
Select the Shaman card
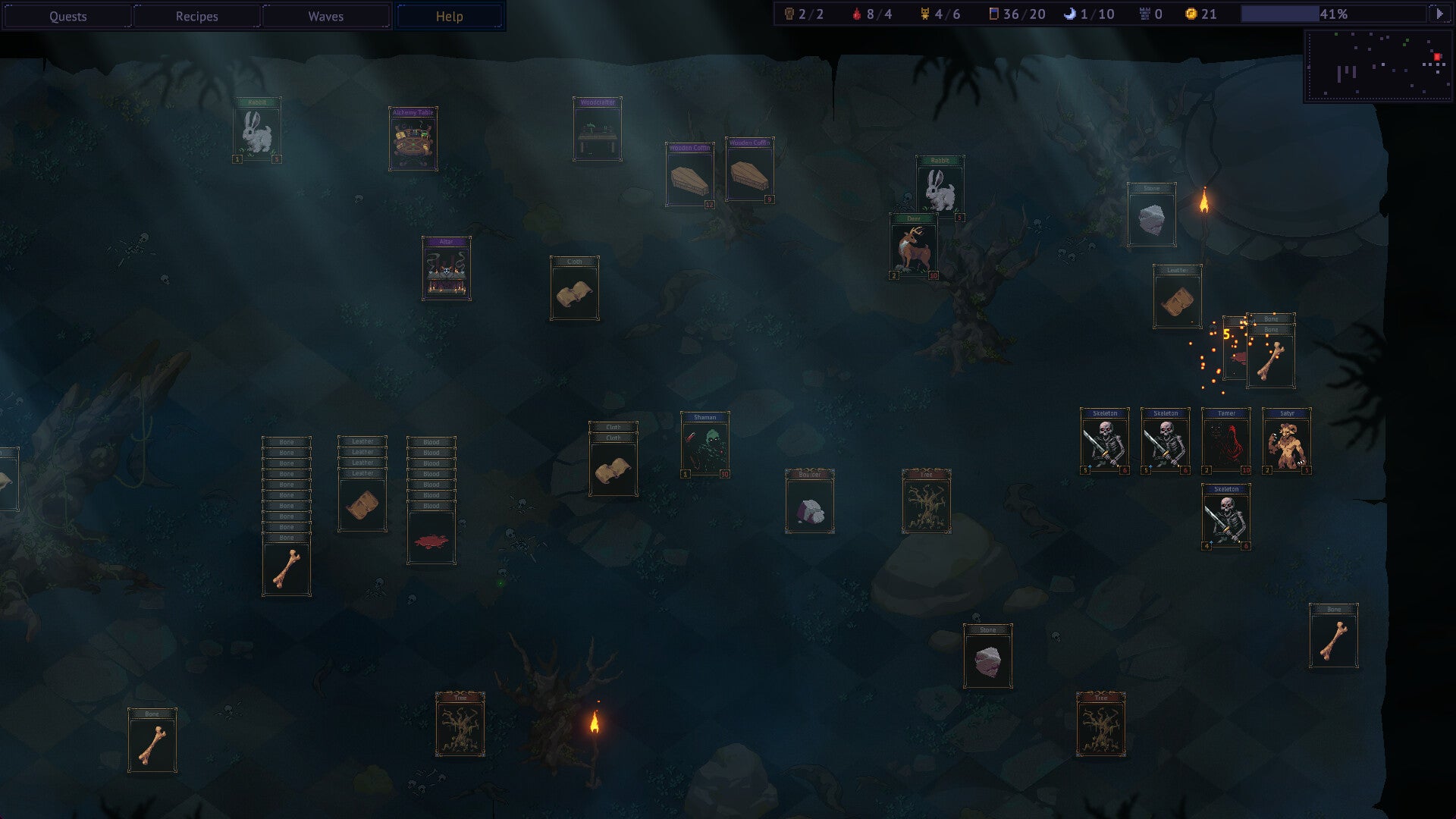[x=704, y=445]
